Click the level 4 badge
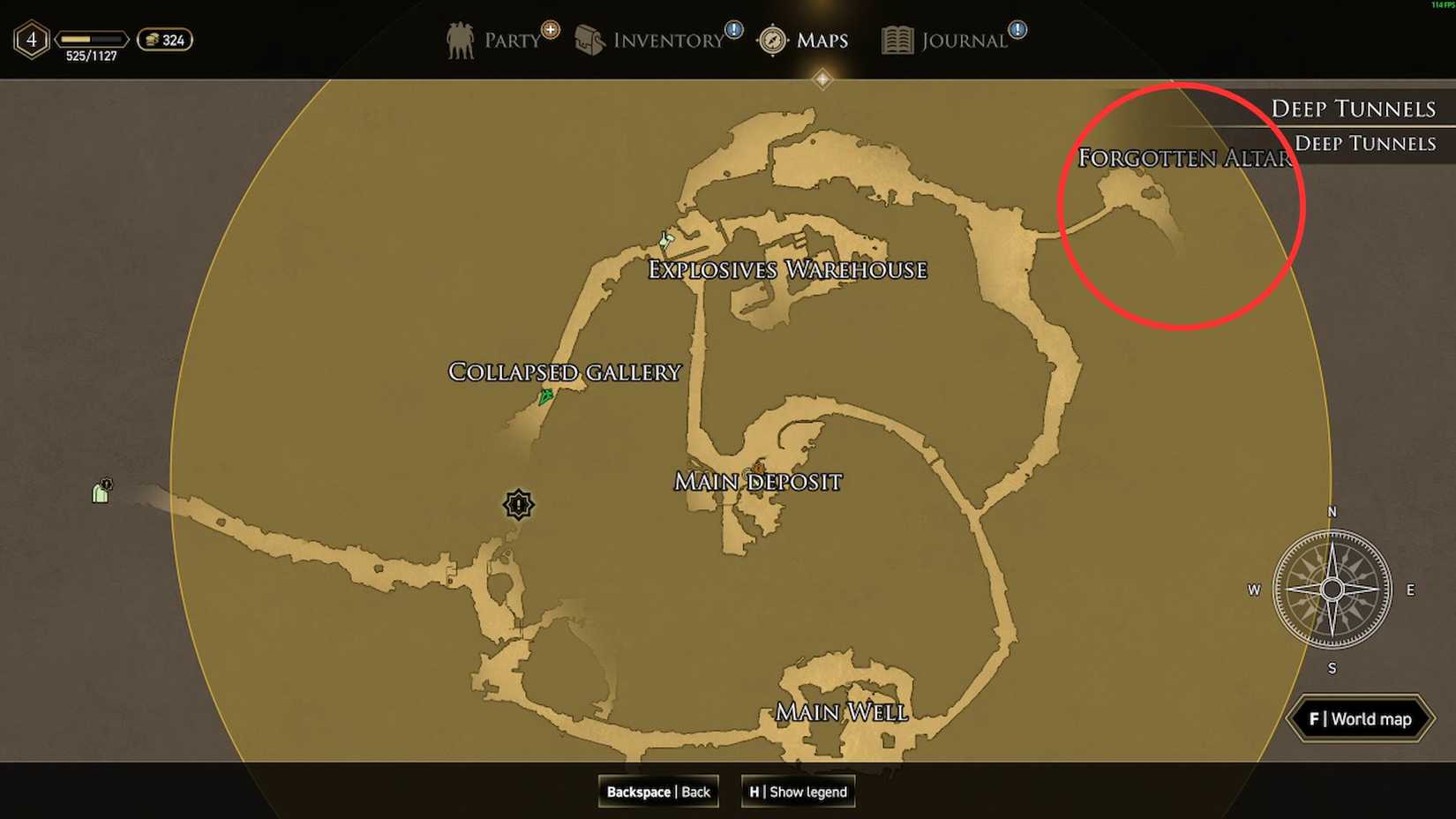The width and height of the screenshot is (1456, 819). [31, 39]
